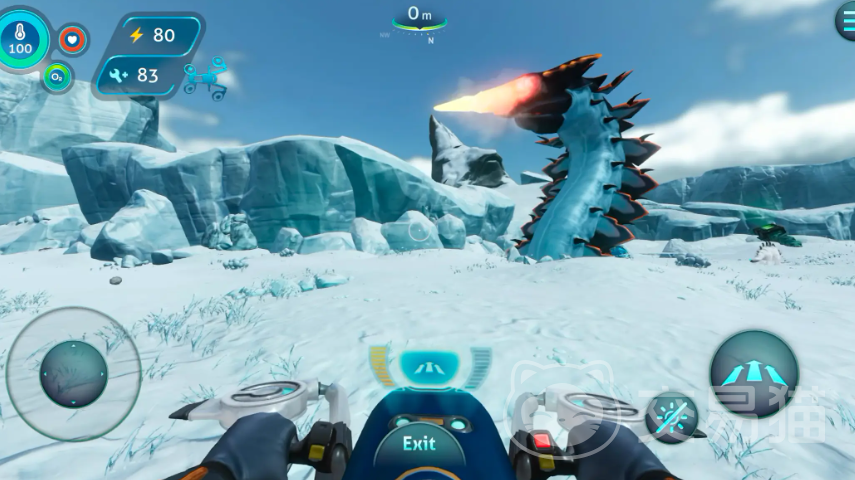Open the hamburger menu in the top corner
Viewport: 855px width, 480px height.
click(846, 21)
